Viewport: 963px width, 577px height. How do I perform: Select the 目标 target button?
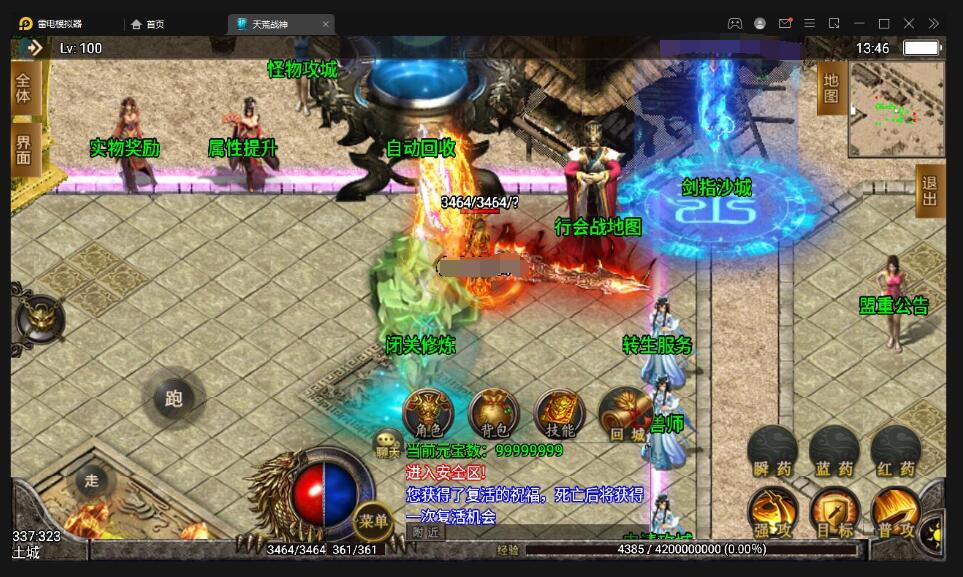coord(833,513)
